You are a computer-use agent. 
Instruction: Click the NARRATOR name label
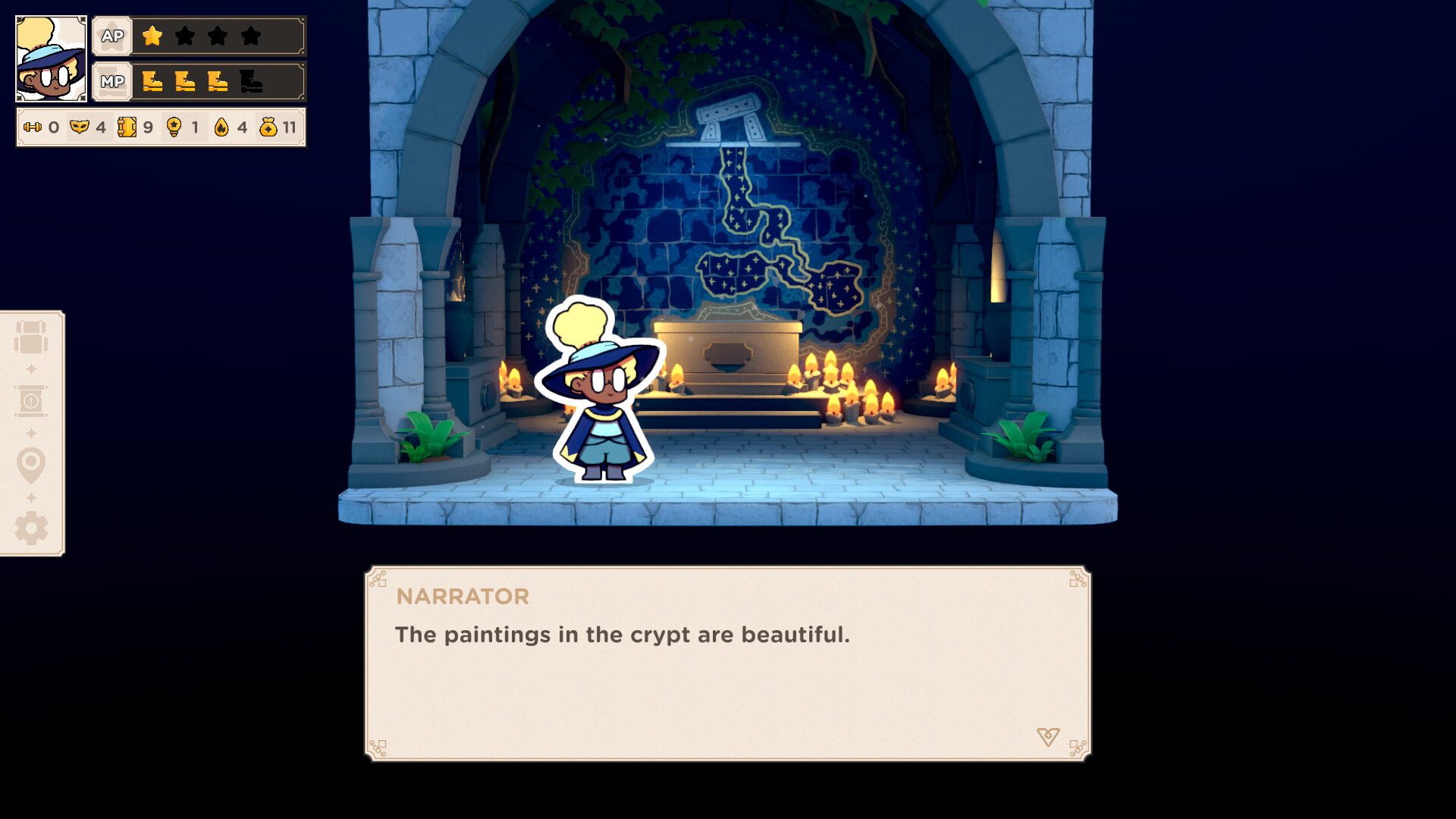click(461, 597)
